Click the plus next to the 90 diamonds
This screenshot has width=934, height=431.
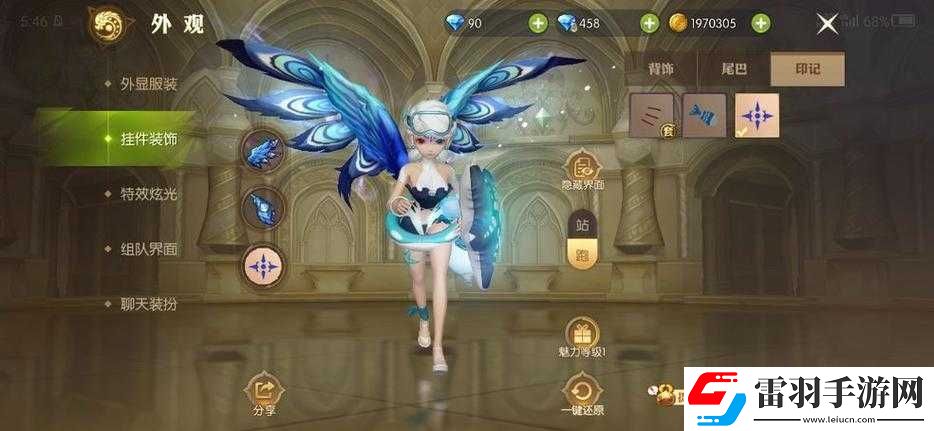pos(537,23)
